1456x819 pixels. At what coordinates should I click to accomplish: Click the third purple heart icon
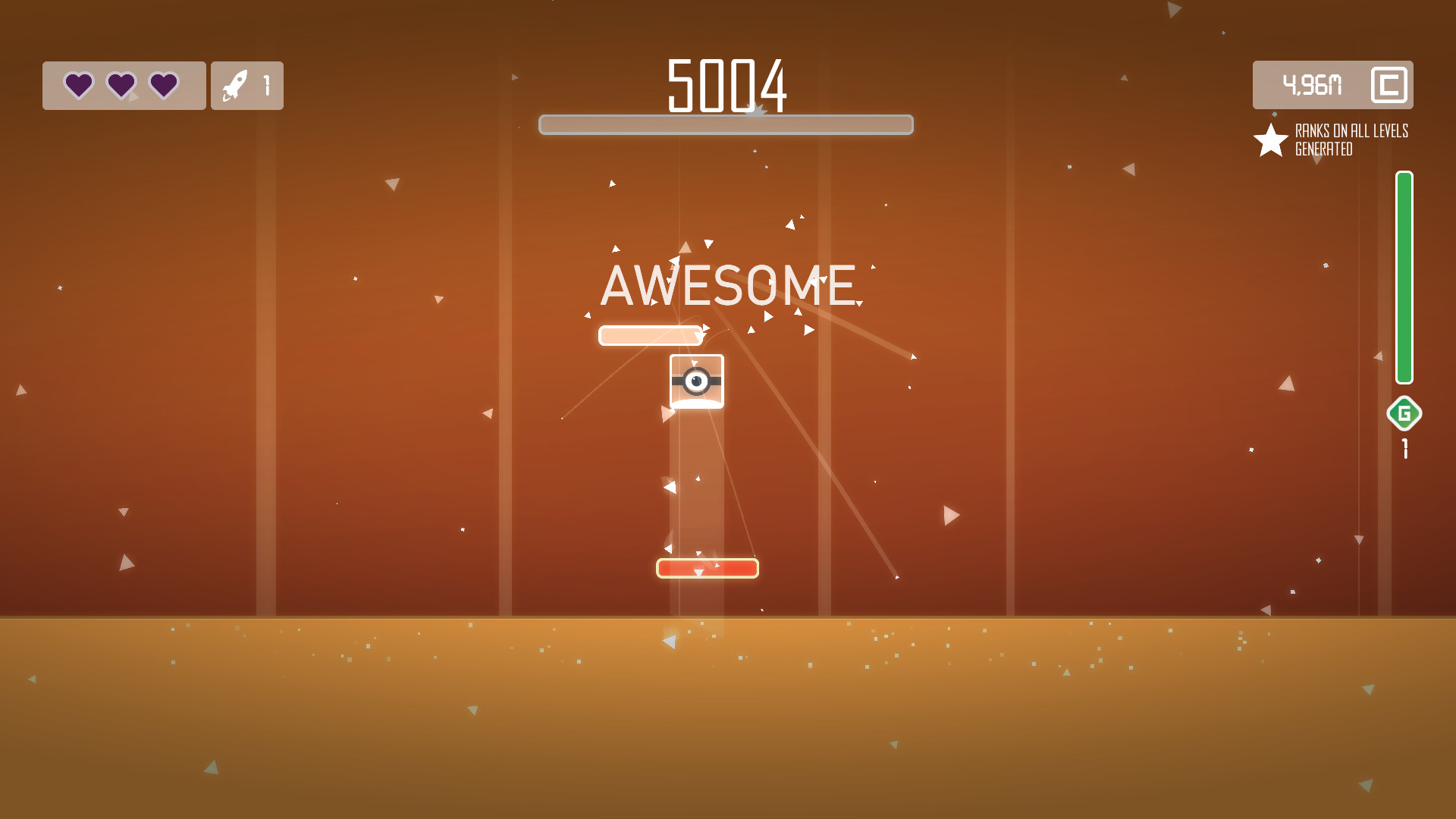coord(162,86)
